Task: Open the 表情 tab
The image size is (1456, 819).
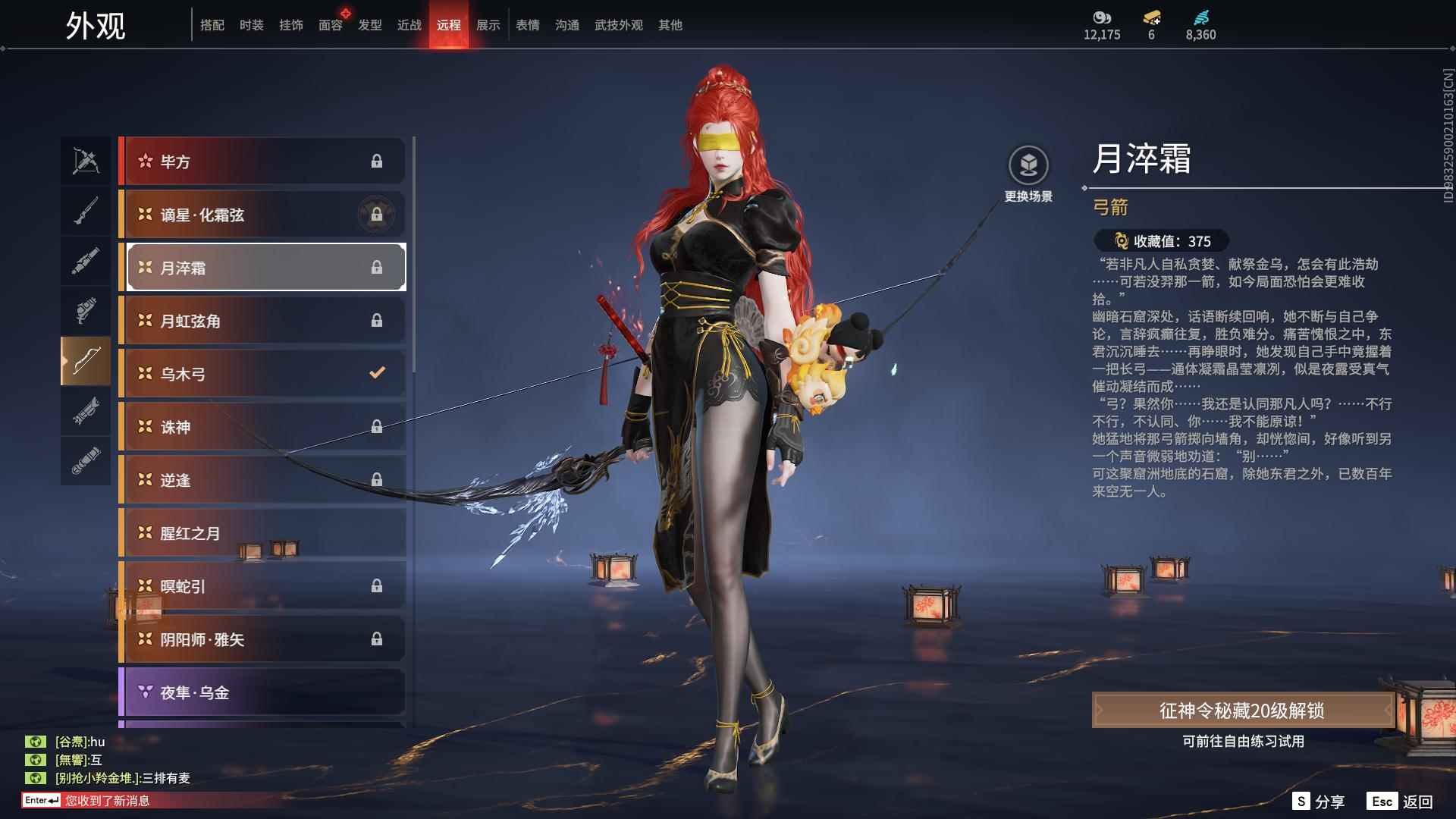Action: 526,25
